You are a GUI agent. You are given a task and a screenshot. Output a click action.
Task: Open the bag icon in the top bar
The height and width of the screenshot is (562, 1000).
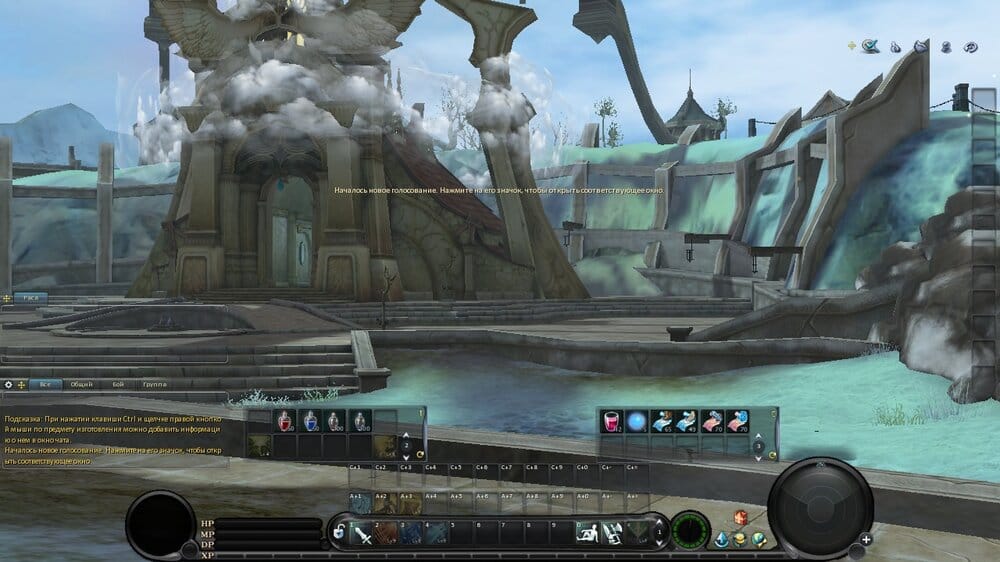[896, 46]
